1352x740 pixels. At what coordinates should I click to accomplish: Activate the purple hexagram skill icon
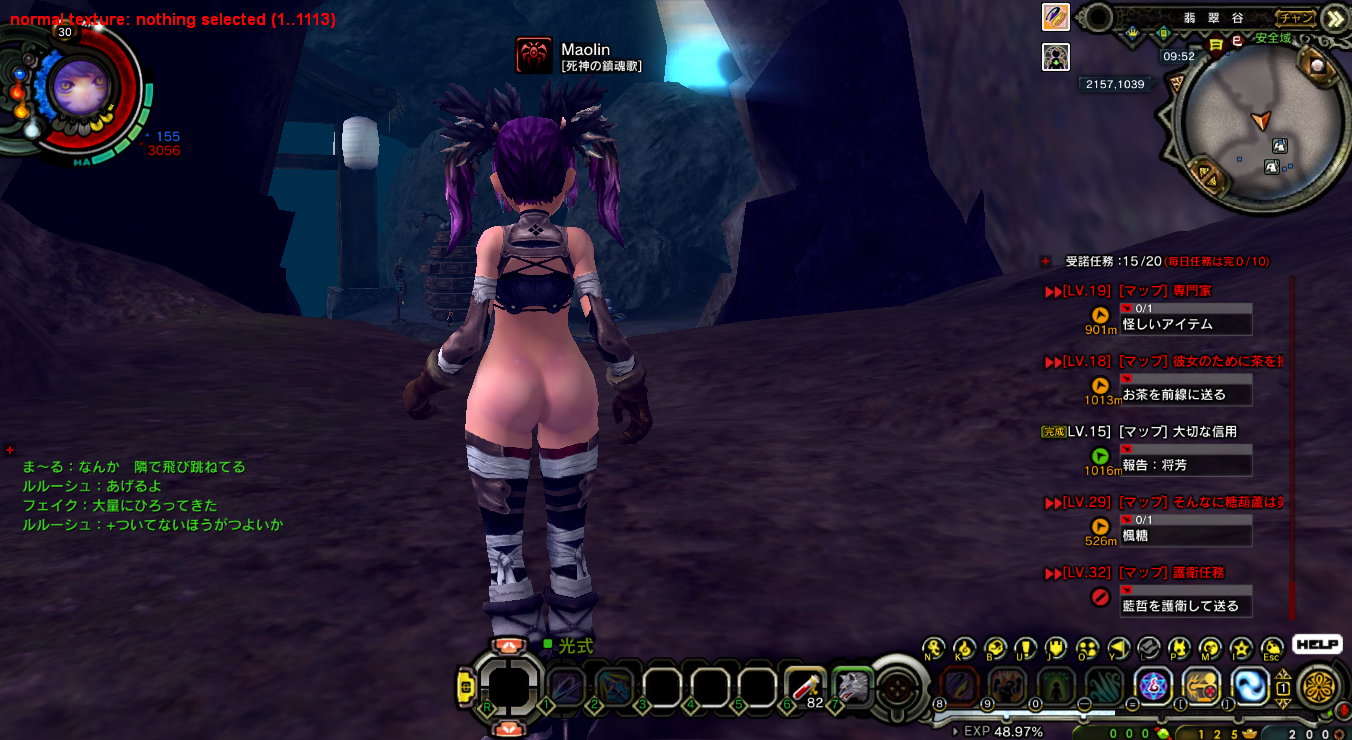coord(1155,686)
